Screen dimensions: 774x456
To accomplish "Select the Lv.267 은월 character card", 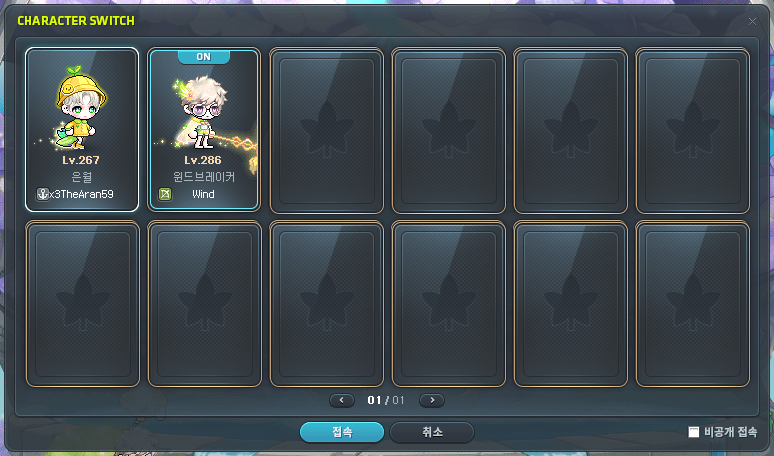I will click(x=82, y=130).
